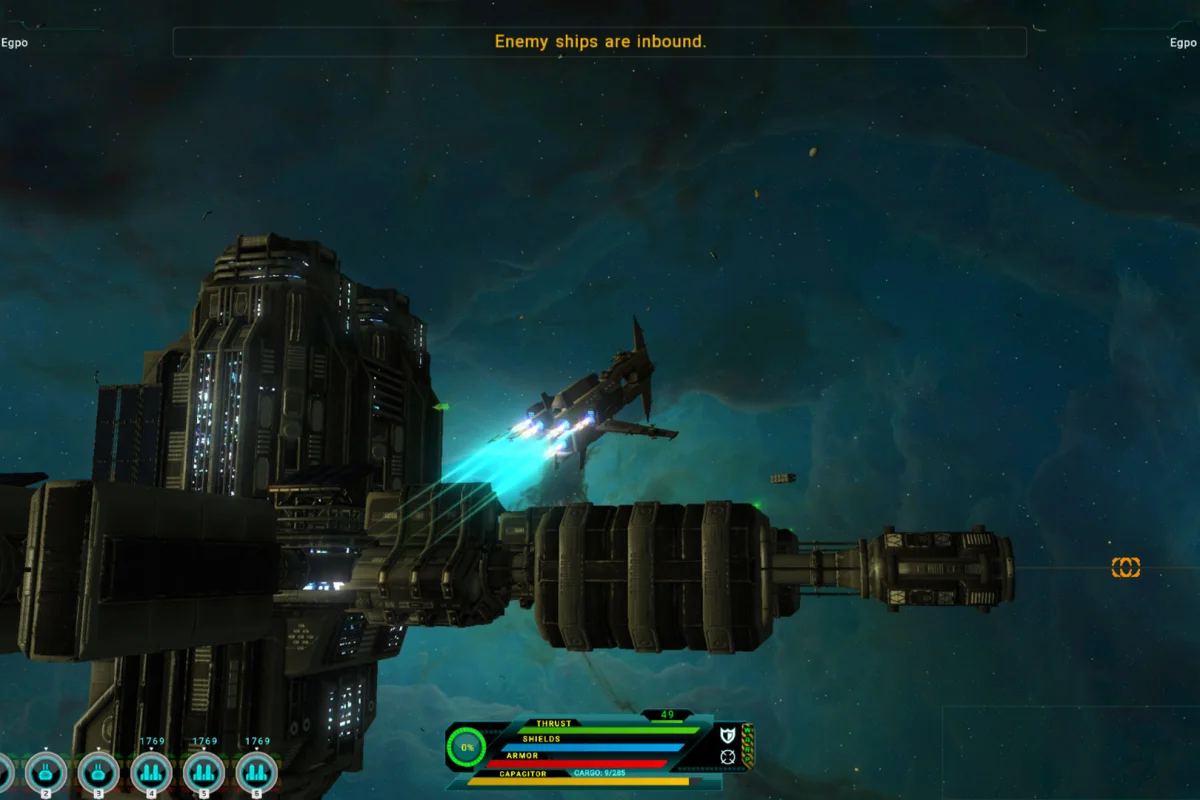The width and height of the screenshot is (1200, 800).
Task: Fire the launcher in slot 6
Action: 257,771
